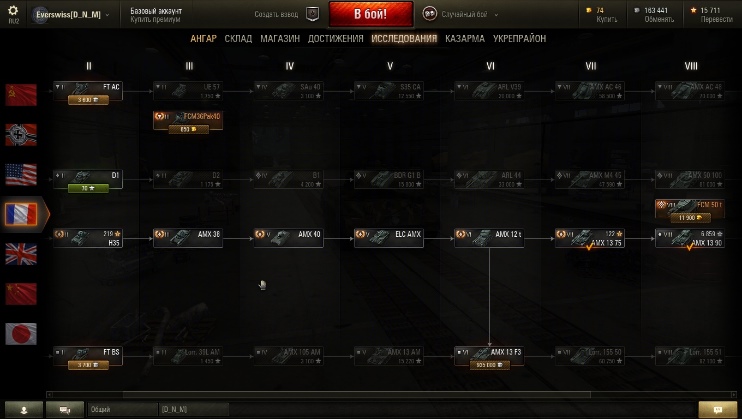Screen dimensions: 742x419
Task: Switch to the АНГАР tab
Action: click(x=203, y=39)
